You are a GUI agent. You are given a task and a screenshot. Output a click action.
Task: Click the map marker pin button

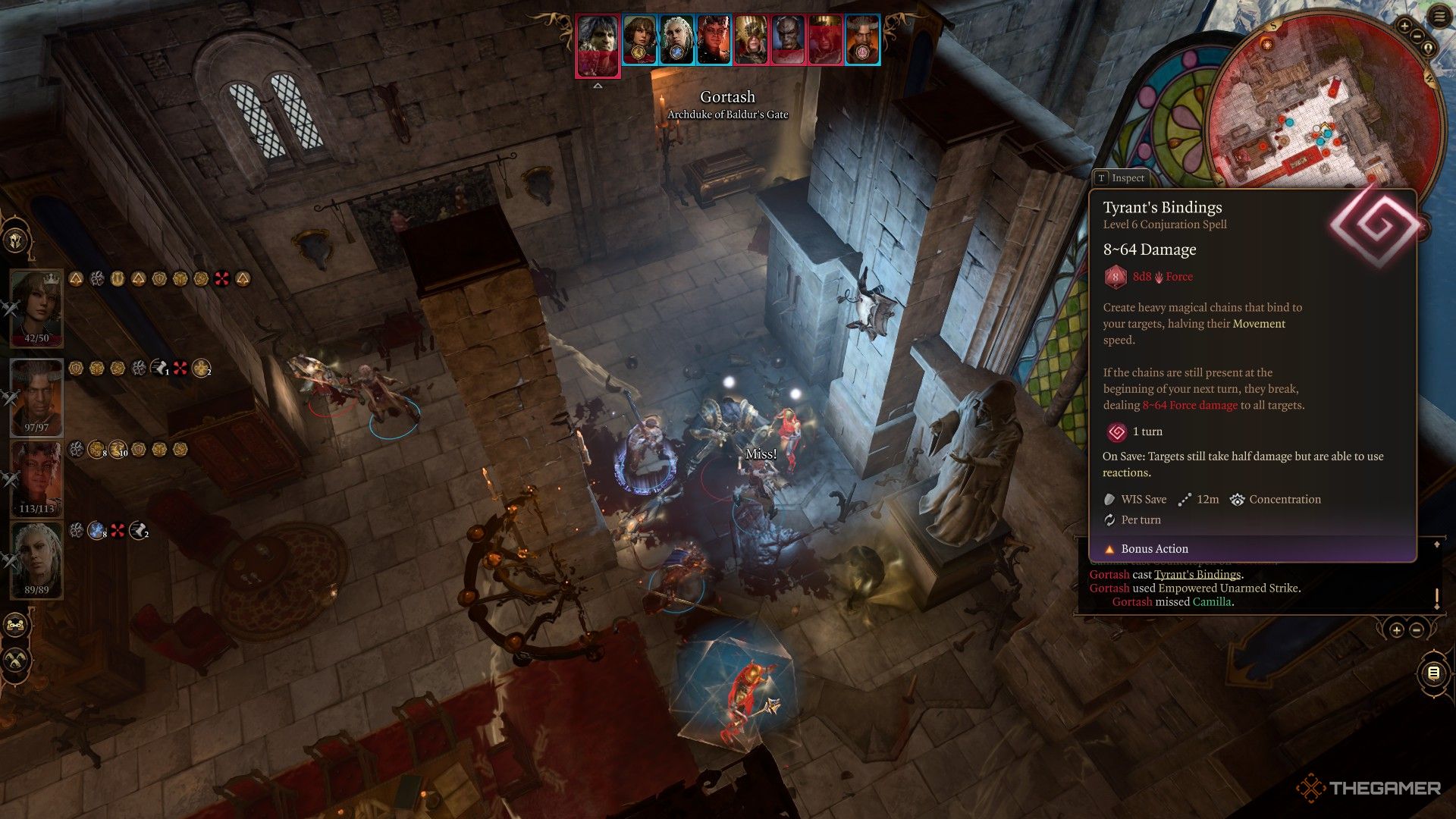(x=1429, y=49)
